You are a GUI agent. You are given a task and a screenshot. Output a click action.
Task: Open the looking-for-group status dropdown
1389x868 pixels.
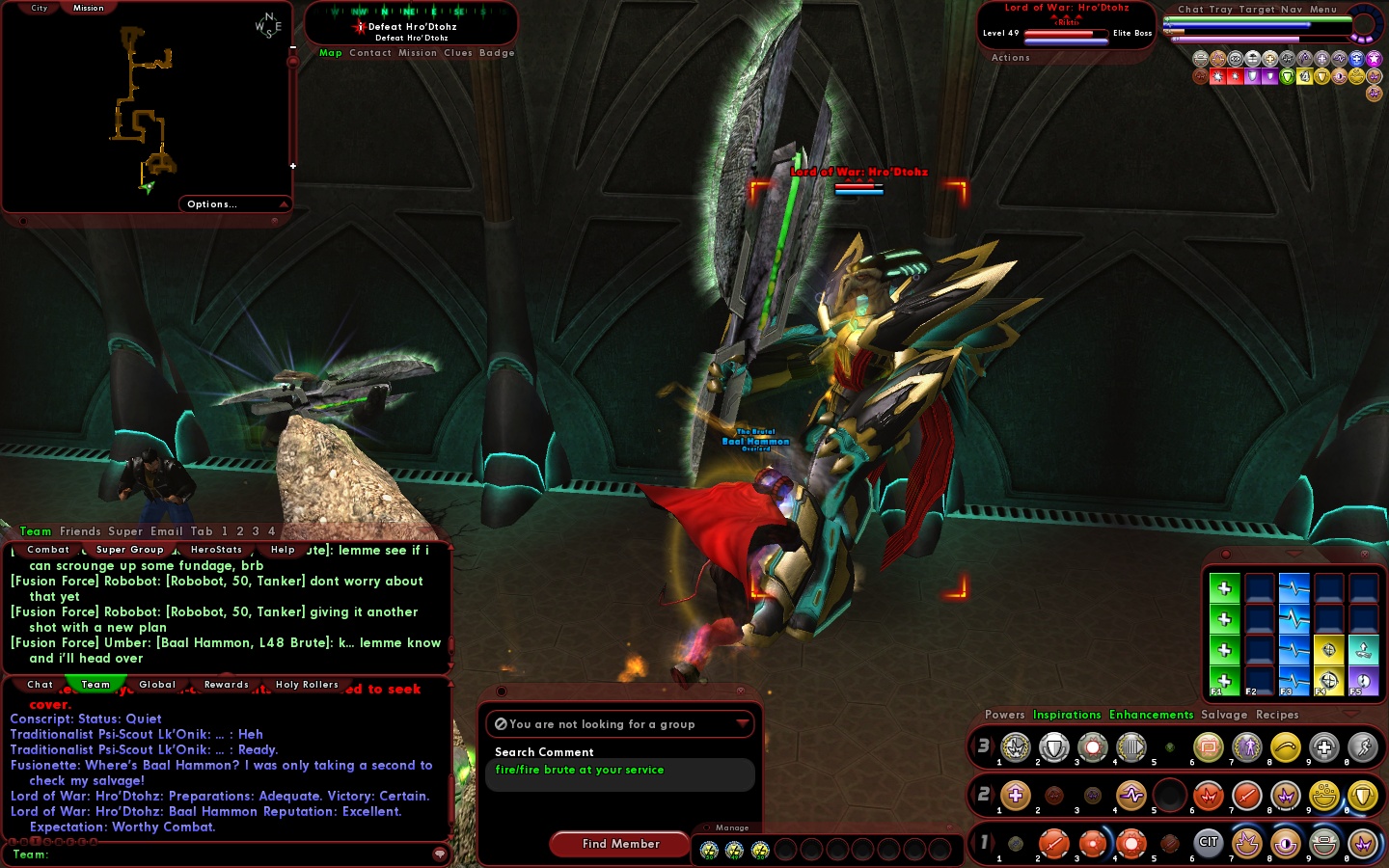[742, 723]
